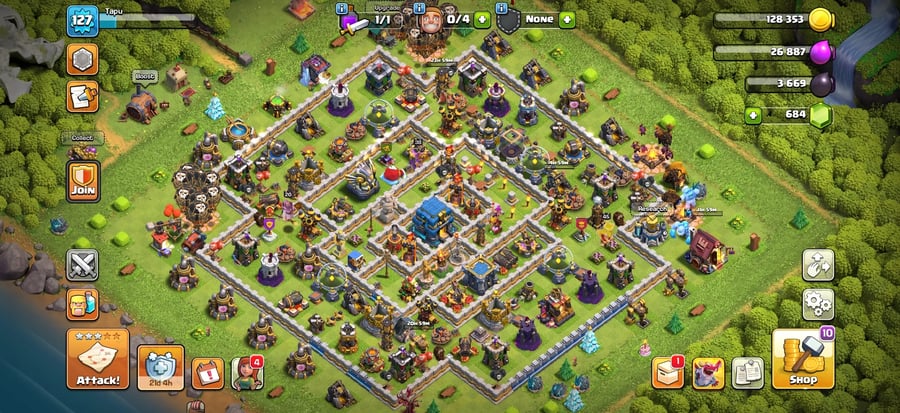The image size is (900, 413).
Task: Open the layout editor arrow button
Action: (818, 265)
